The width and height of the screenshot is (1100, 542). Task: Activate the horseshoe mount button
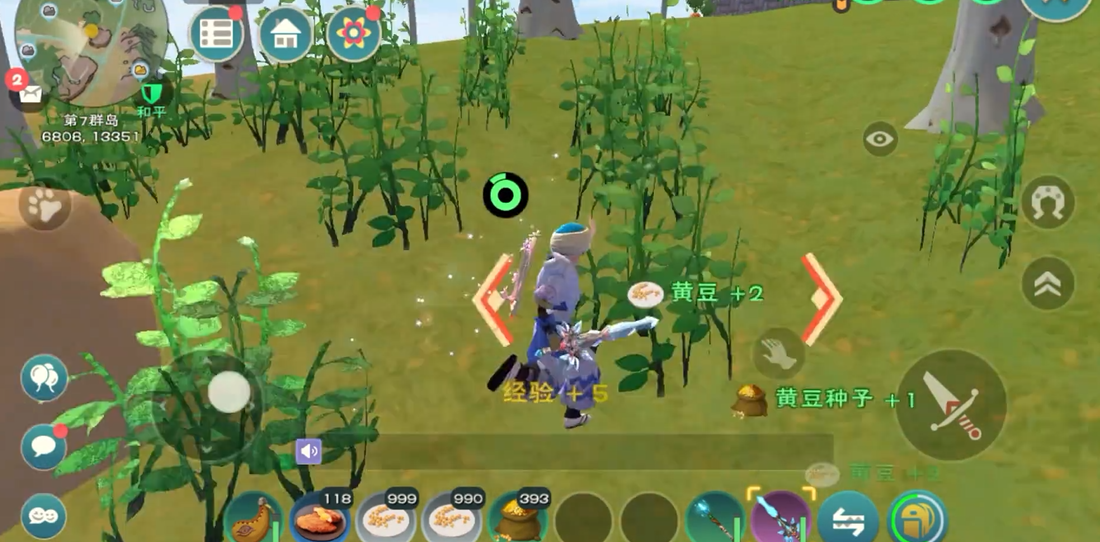pyautogui.click(x=1048, y=202)
